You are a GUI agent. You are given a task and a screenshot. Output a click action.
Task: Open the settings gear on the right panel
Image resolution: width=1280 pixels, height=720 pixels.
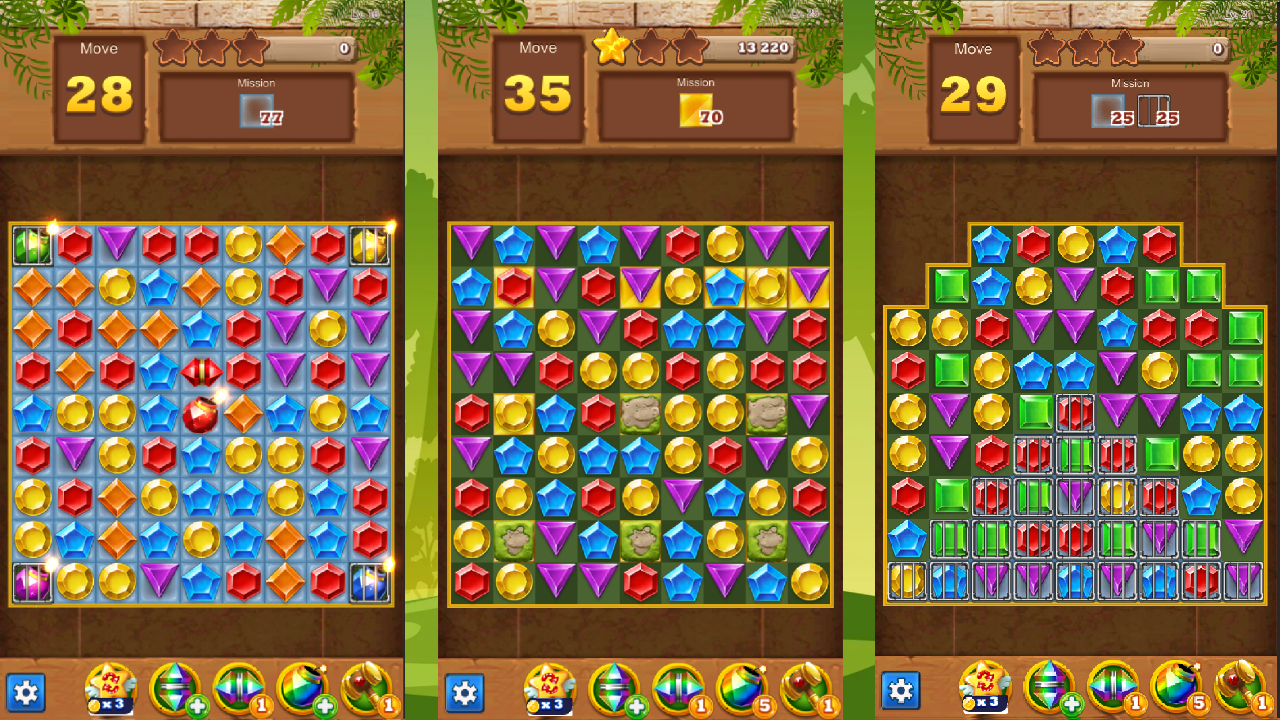(903, 691)
